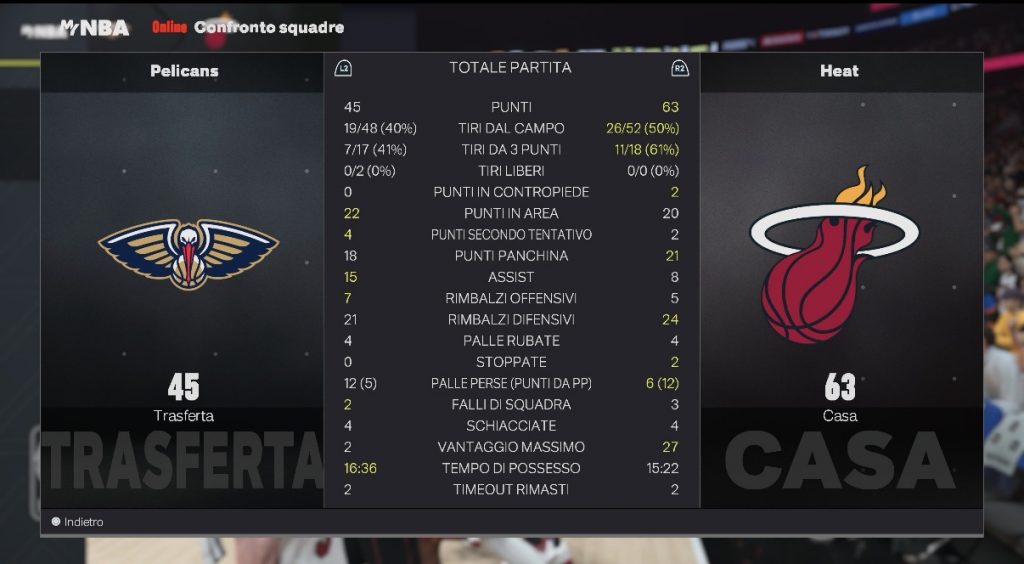Select the Totale Partita period header
This screenshot has height=564, width=1024.
point(510,68)
